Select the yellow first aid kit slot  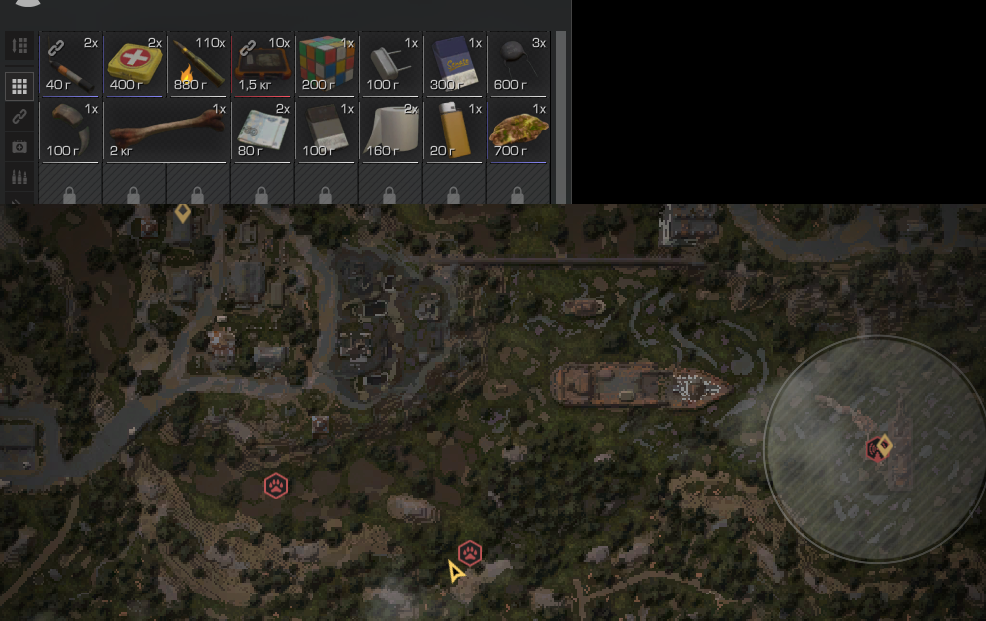pos(134,64)
